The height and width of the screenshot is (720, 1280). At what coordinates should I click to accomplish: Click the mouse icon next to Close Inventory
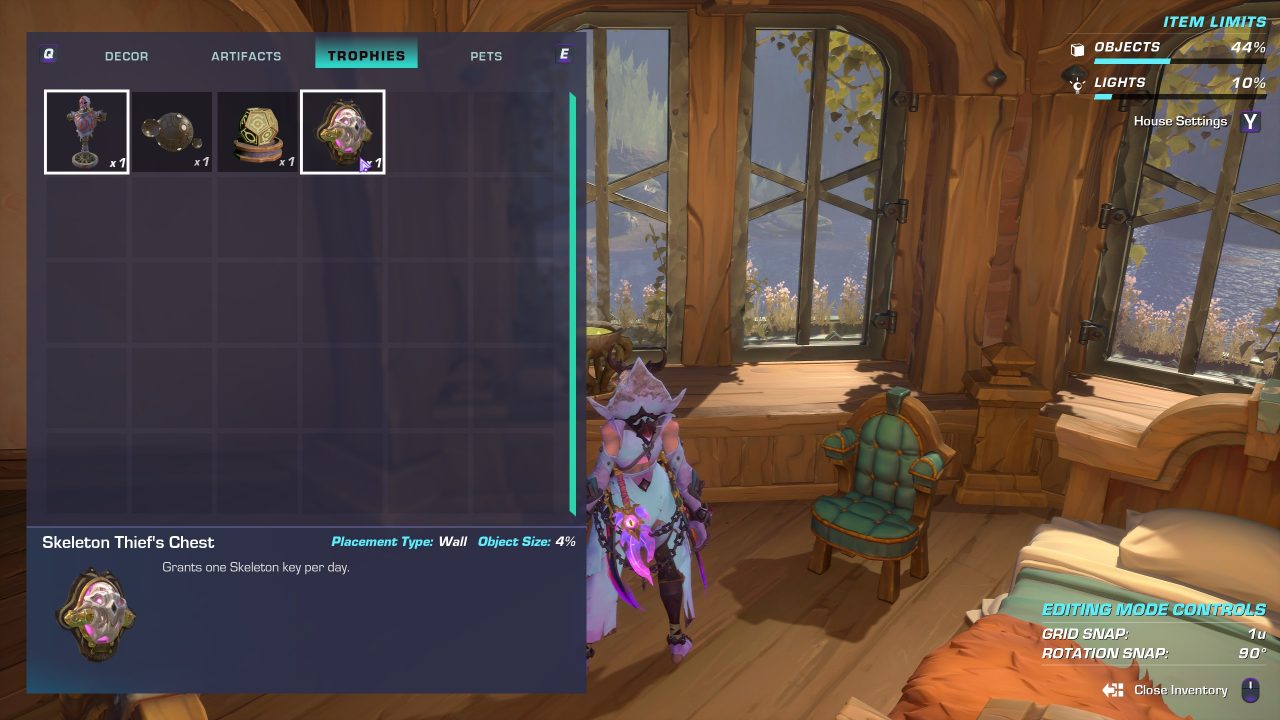pos(1249,690)
